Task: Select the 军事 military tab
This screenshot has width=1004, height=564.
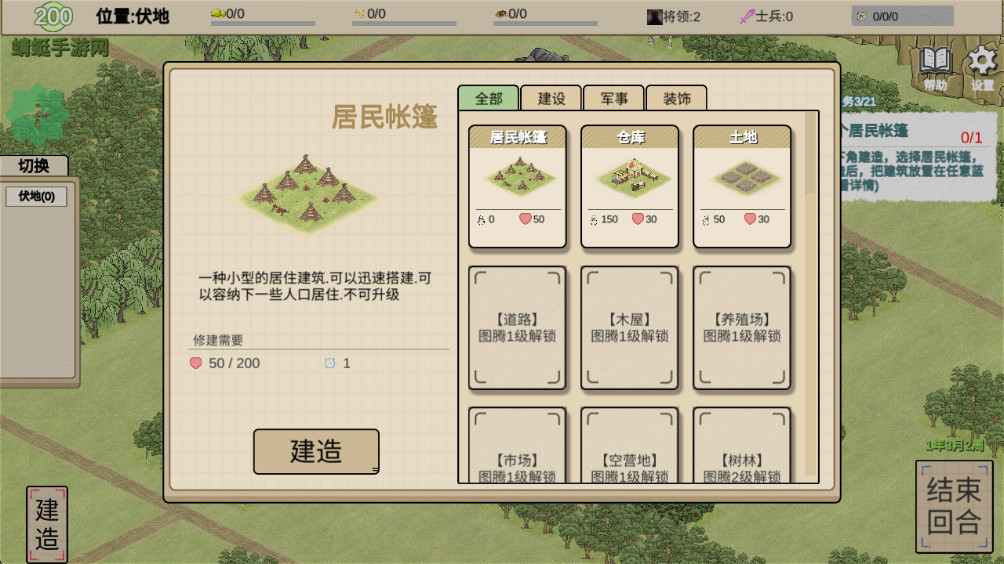Action: point(614,98)
